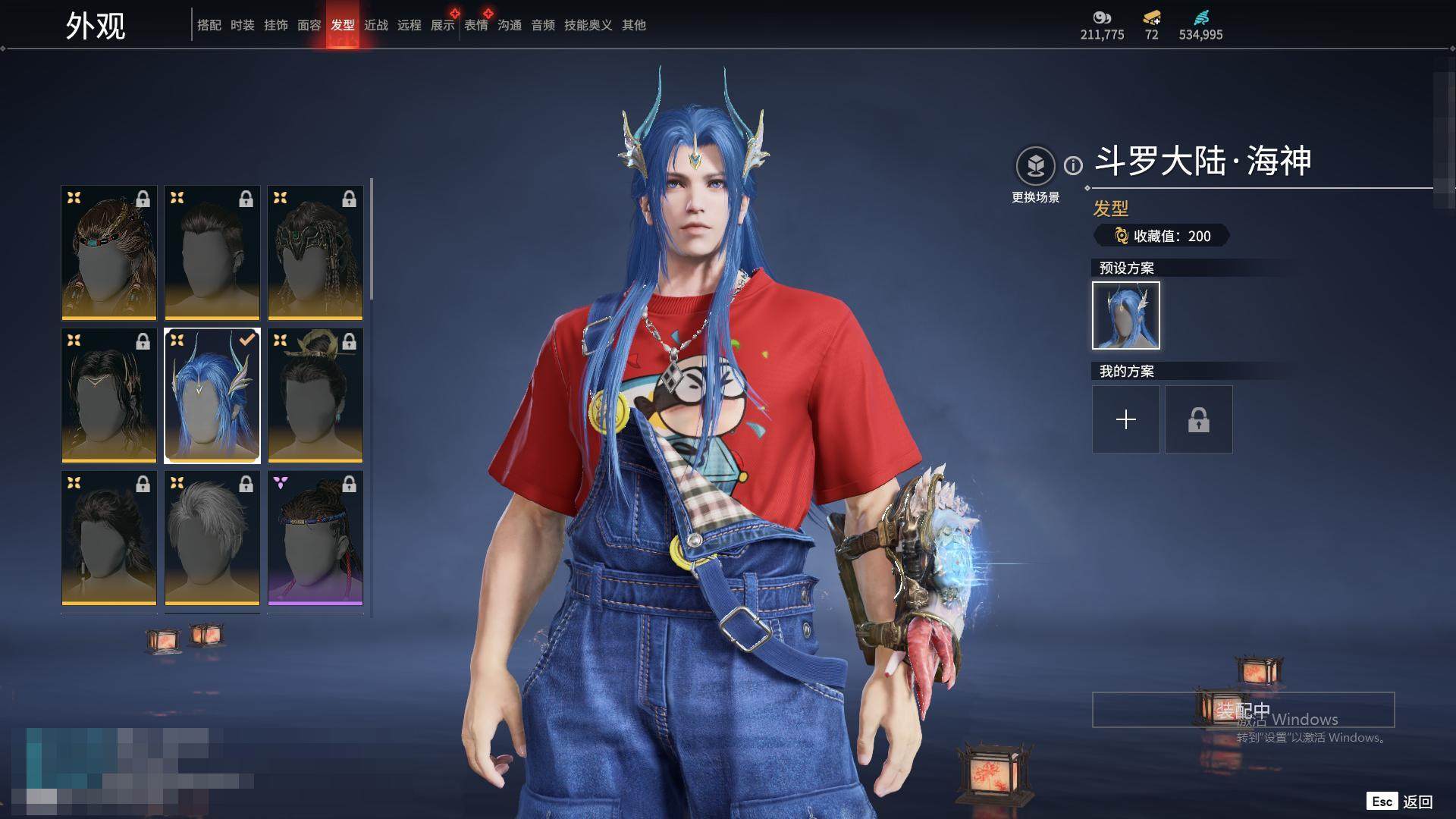Click 返回 to go back

pos(1417,802)
